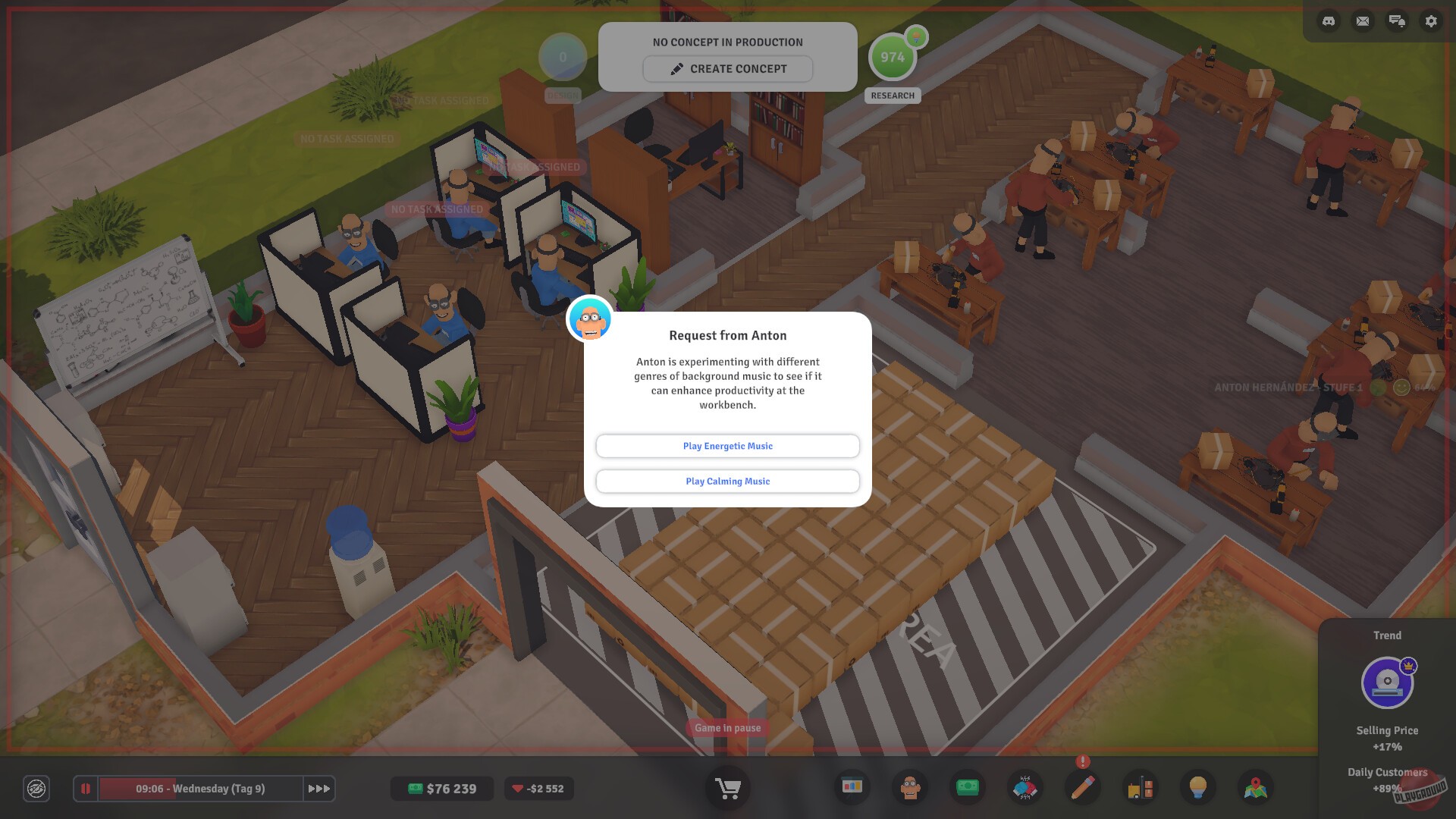Screen dimensions: 1456x819
Task: Open the Discord community link
Action: click(x=1329, y=20)
